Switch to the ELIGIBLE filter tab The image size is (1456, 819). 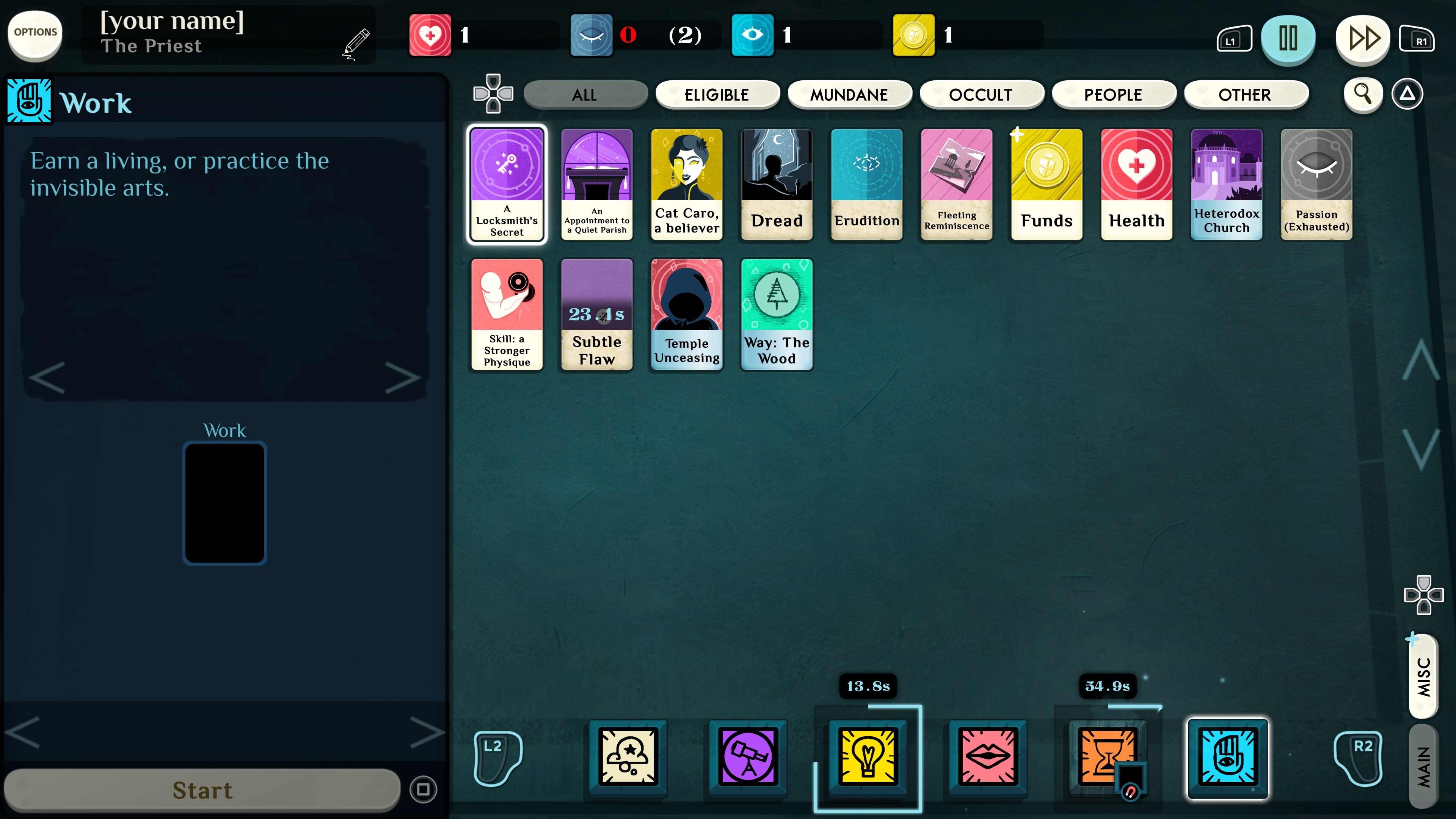coord(717,94)
